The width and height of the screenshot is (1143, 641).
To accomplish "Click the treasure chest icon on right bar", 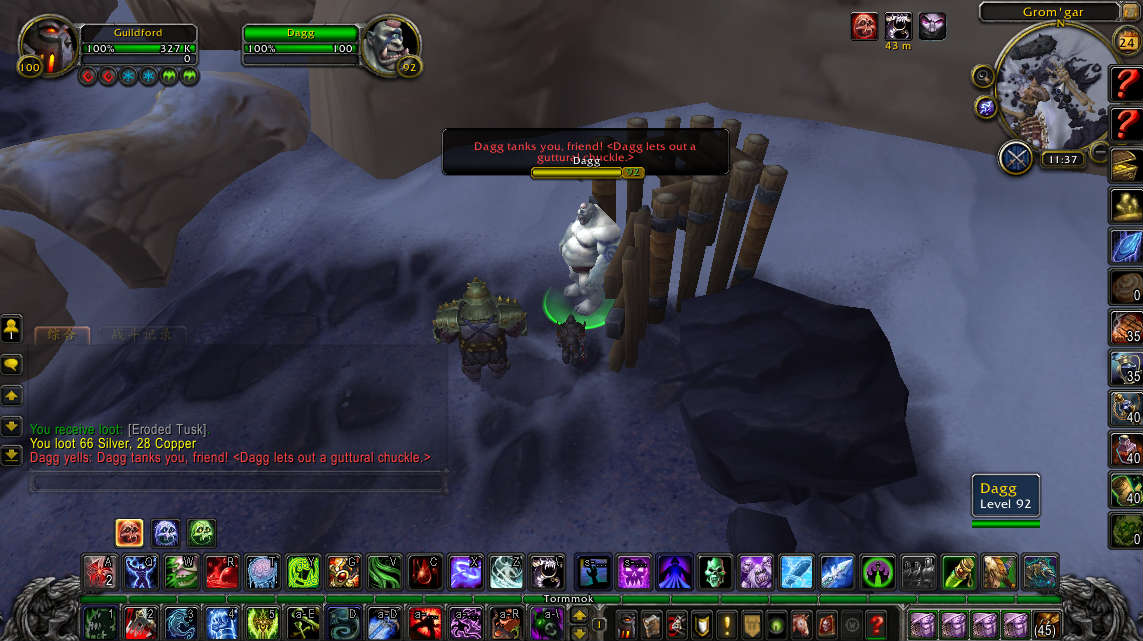I will [x=1127, y=167].
